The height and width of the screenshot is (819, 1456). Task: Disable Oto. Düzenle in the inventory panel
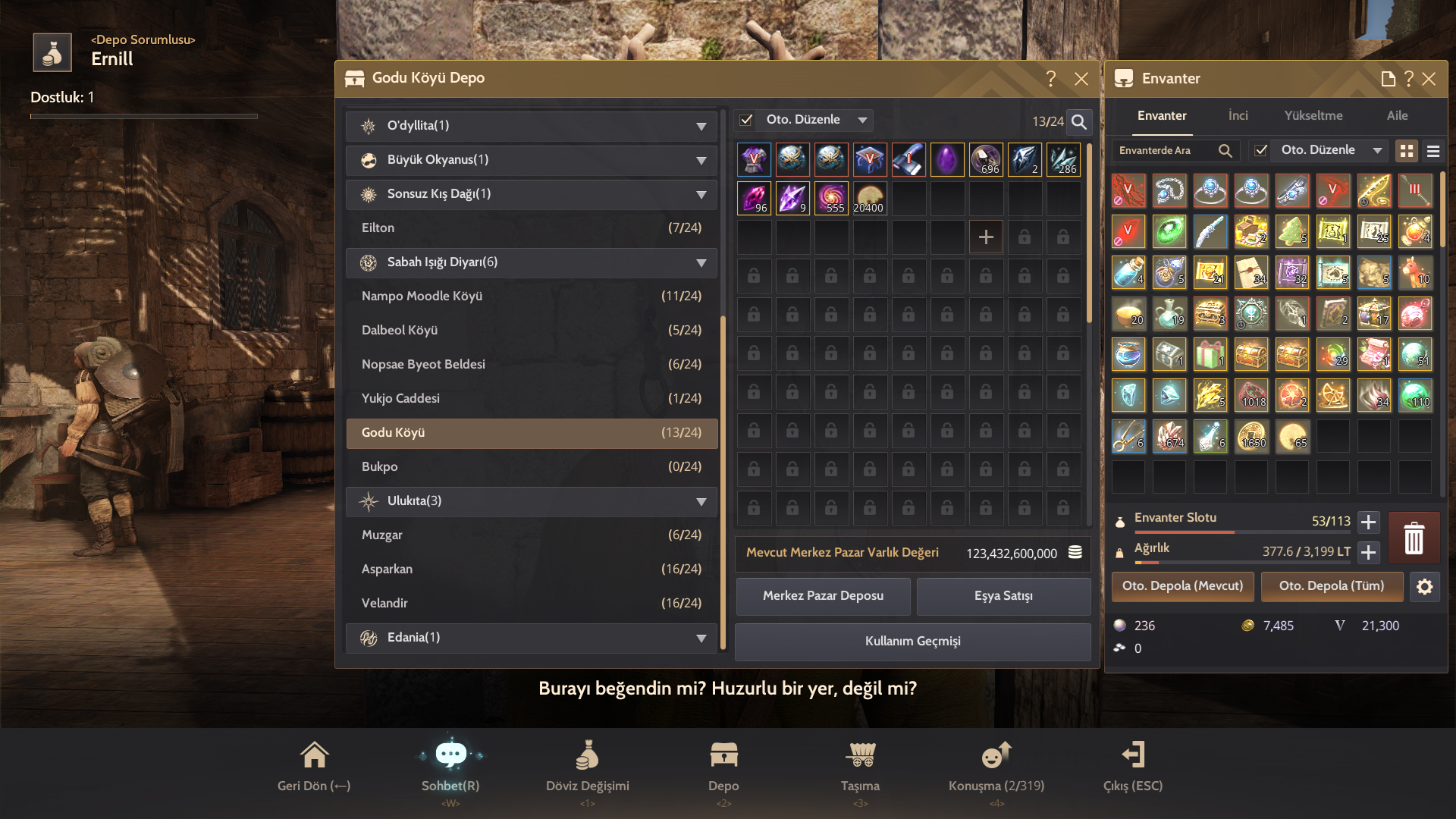pyautogui.click(x=1261, y=150)
